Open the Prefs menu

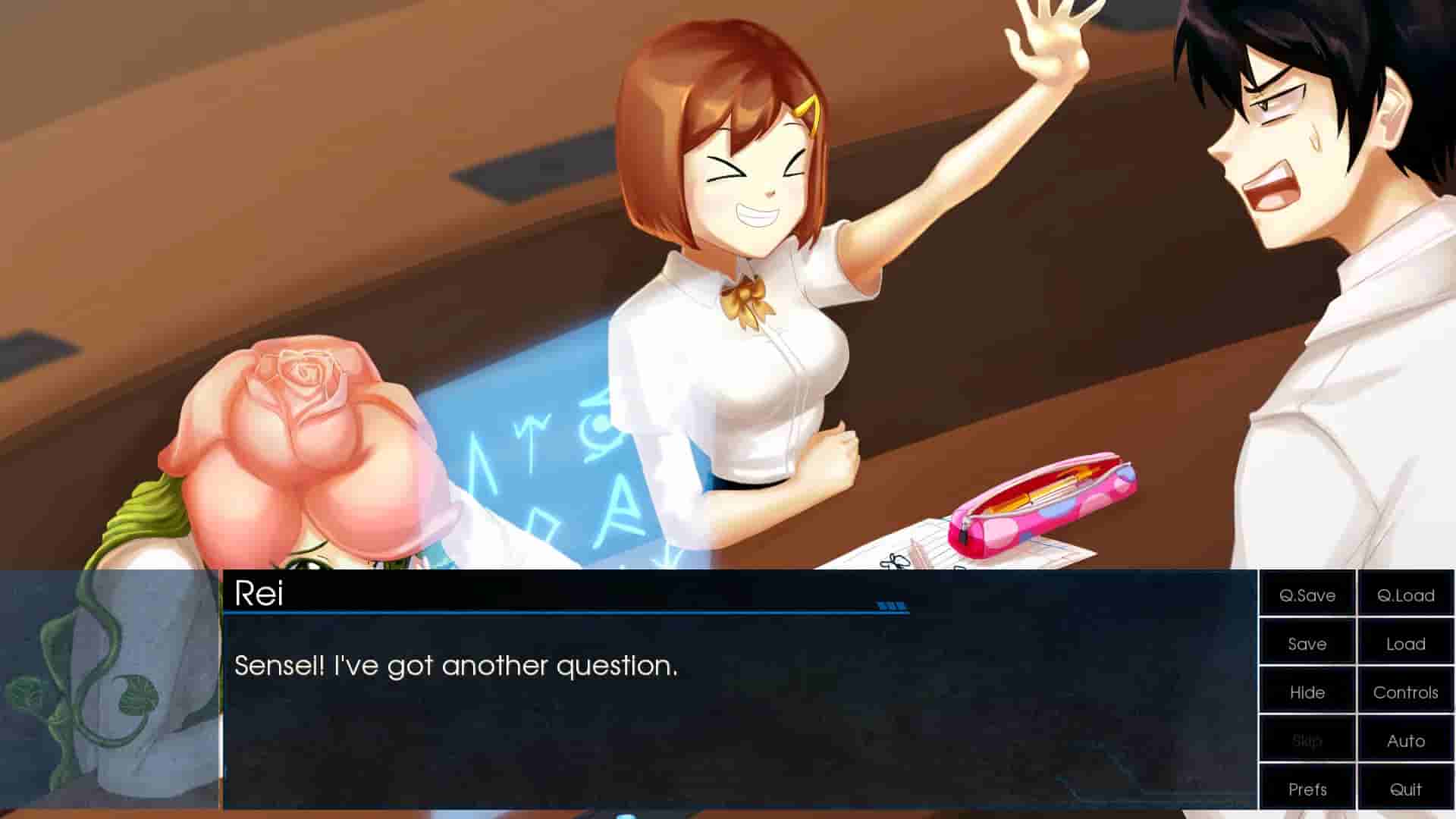[1306, 789]
